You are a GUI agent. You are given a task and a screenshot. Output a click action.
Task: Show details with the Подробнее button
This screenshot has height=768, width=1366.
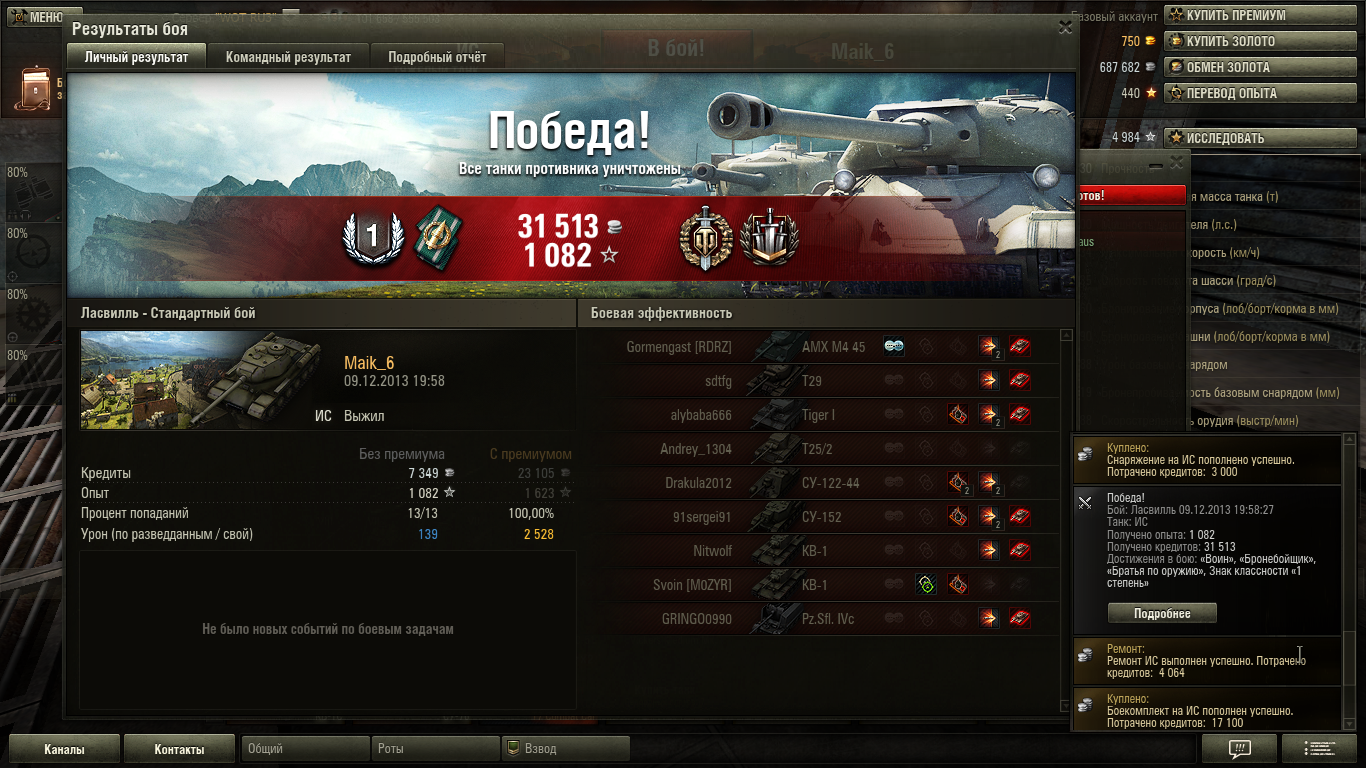click(x=1162, y=613)
